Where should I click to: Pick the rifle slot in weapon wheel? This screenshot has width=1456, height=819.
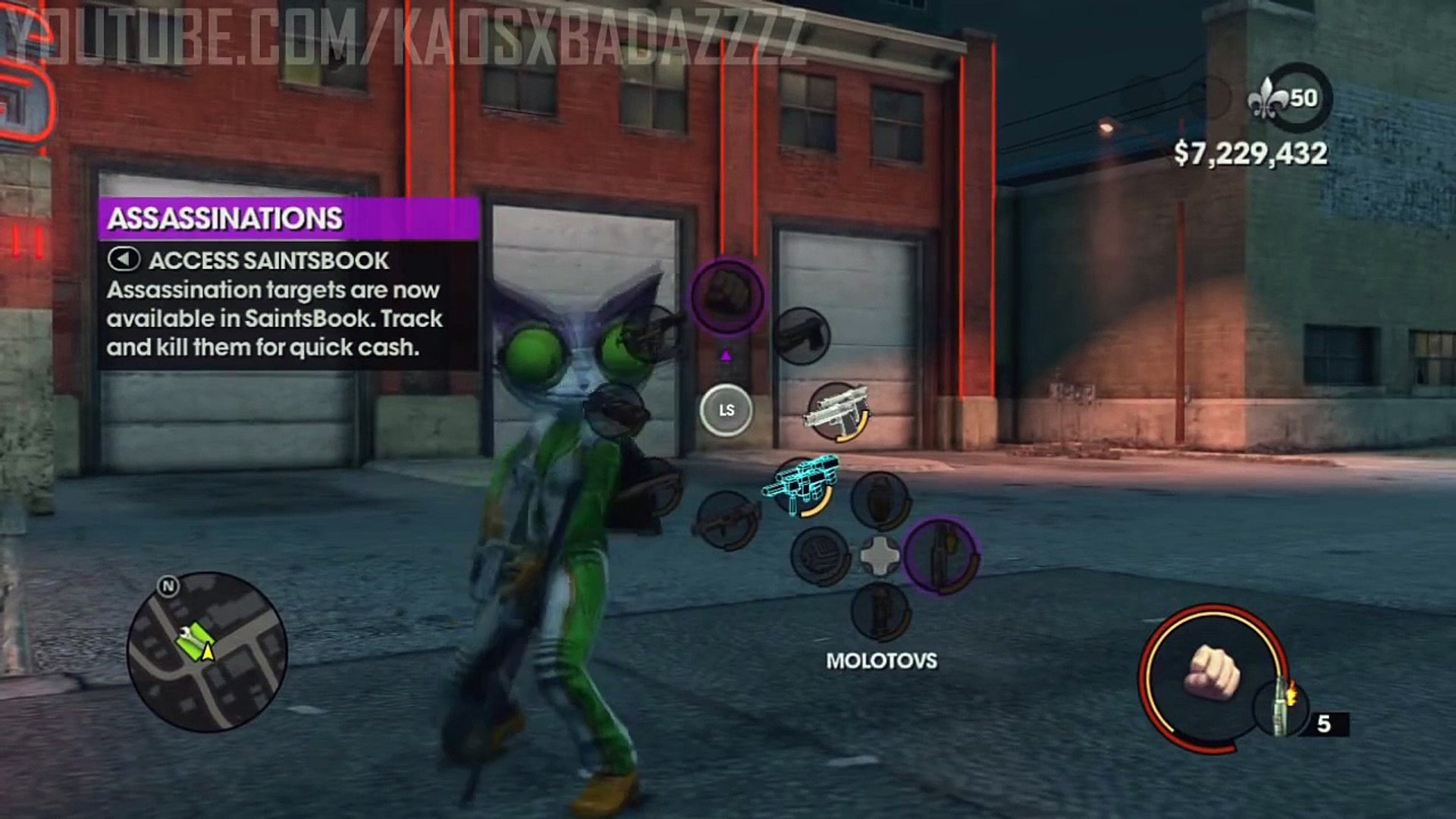pos(726,519)
